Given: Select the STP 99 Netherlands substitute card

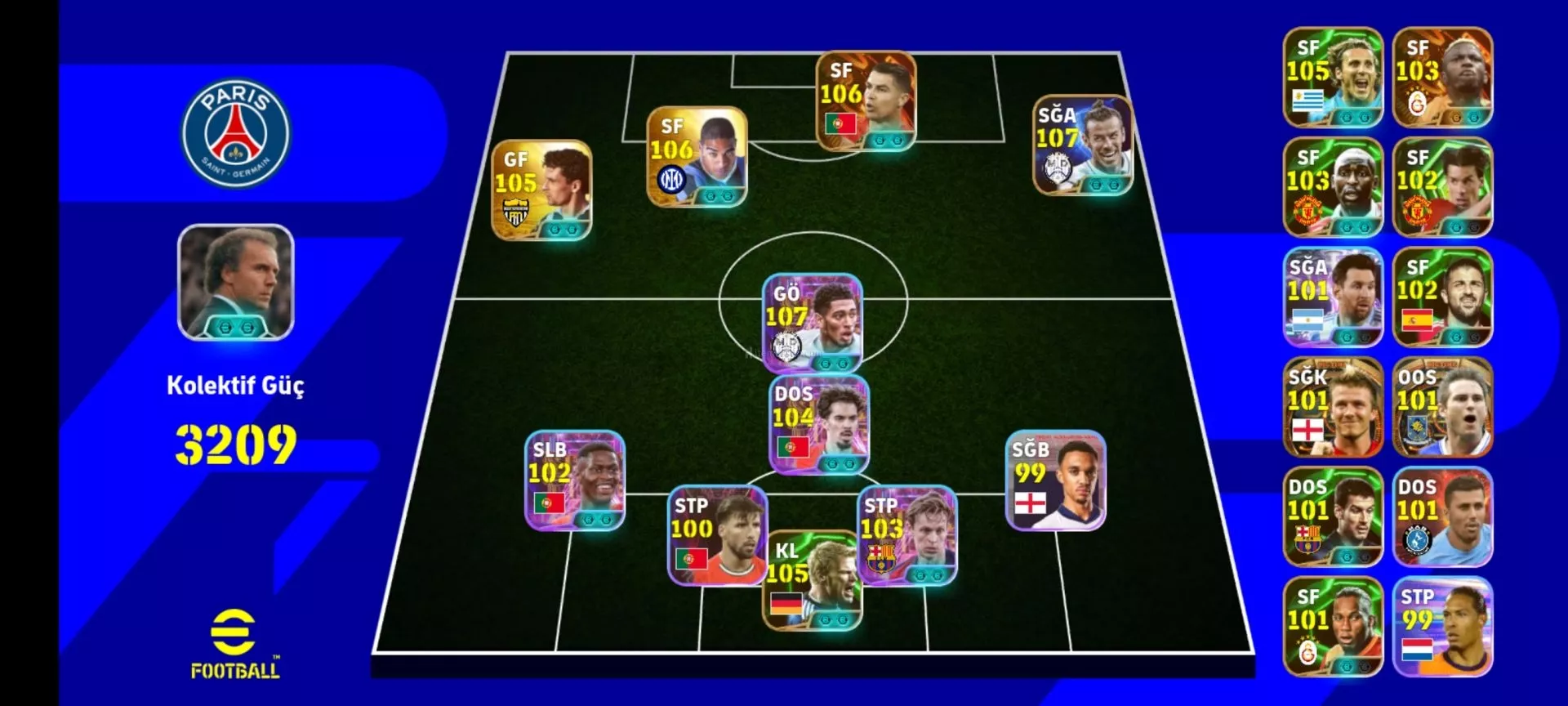Looking at the screenshot, I should pos(1442,627).
